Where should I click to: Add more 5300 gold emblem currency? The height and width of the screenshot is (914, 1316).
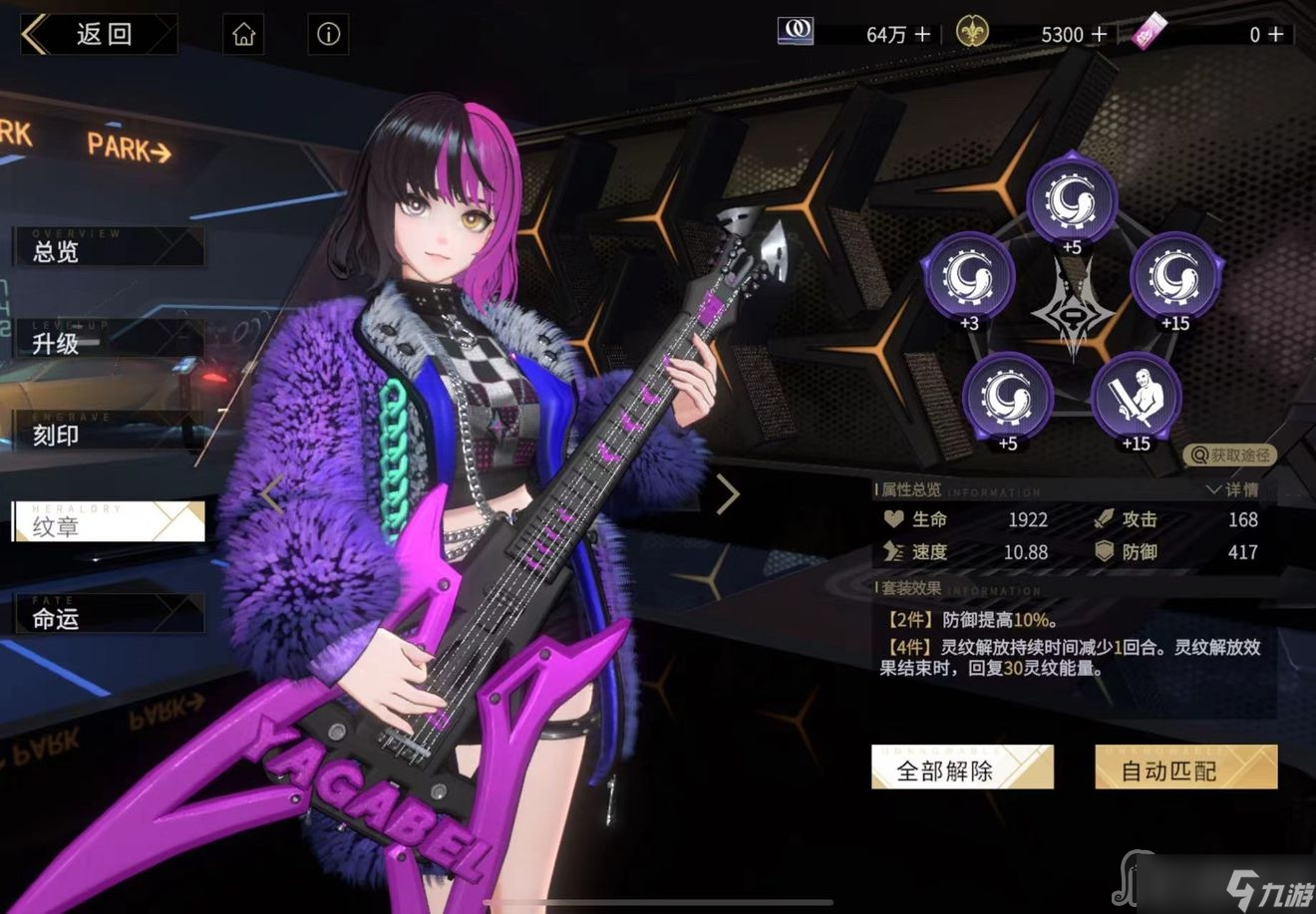click(x=1099, y=34)
